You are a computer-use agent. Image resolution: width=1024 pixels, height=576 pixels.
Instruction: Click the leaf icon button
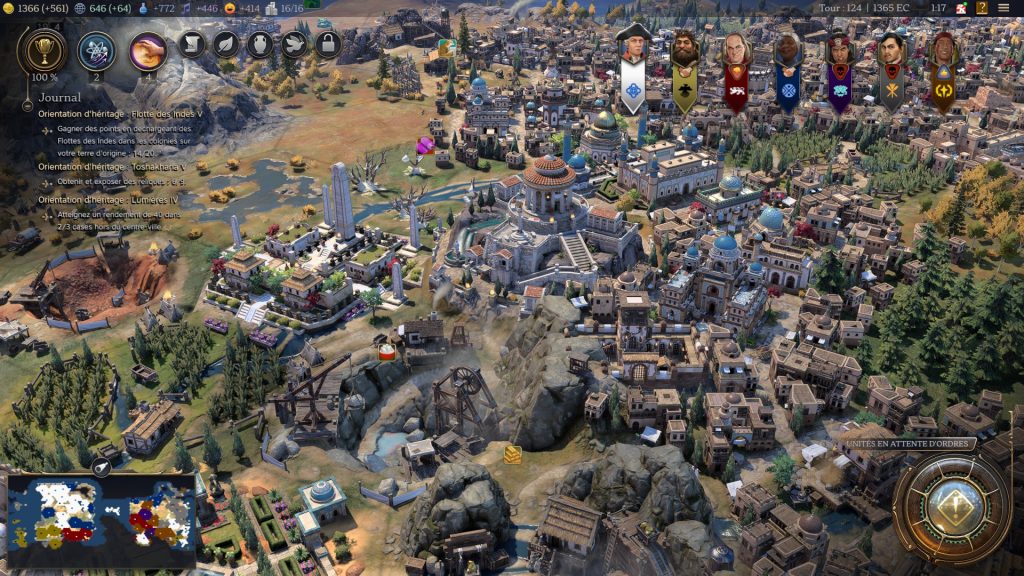(x=227, y=44)
